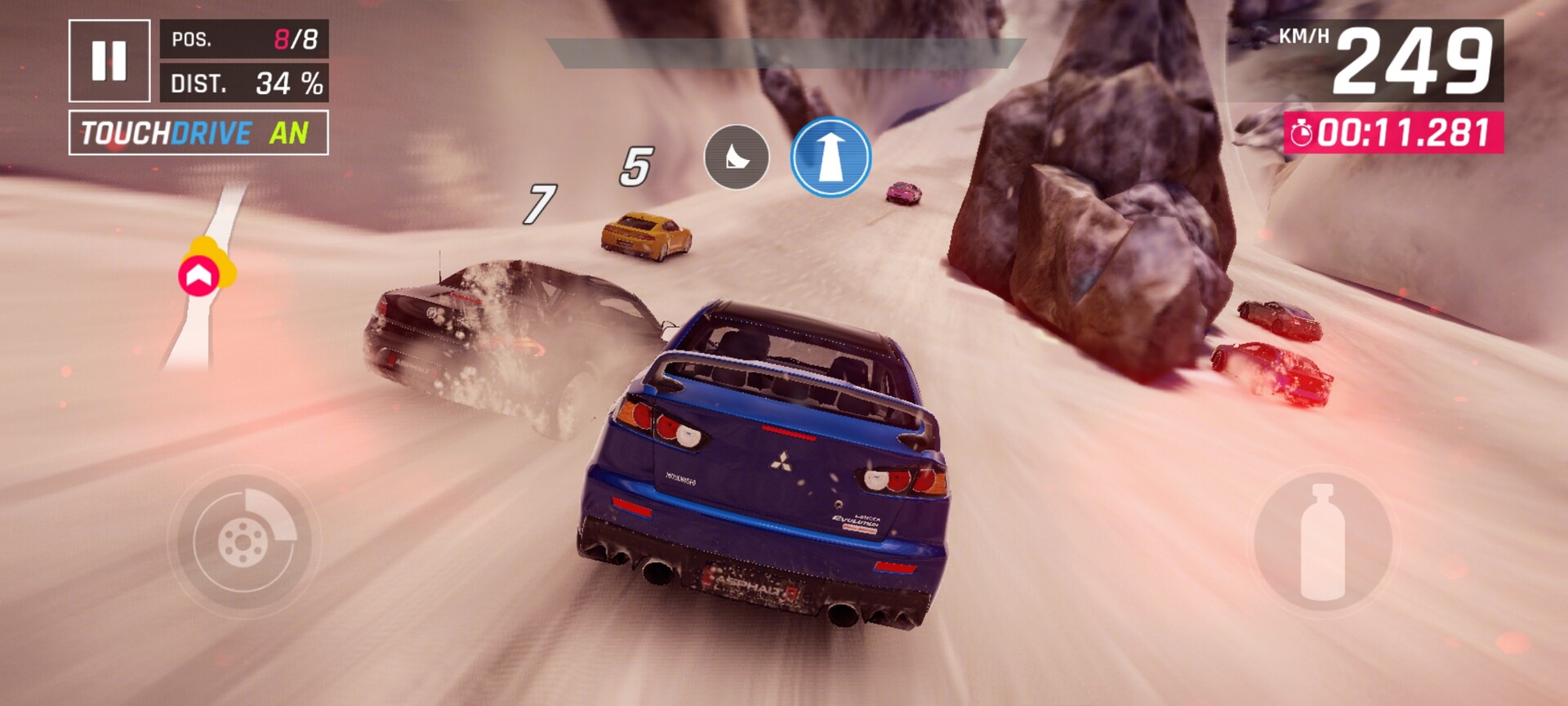Select the grey ramp route icon
This screenshot has height=706, width=1568.
click(737, 157)
